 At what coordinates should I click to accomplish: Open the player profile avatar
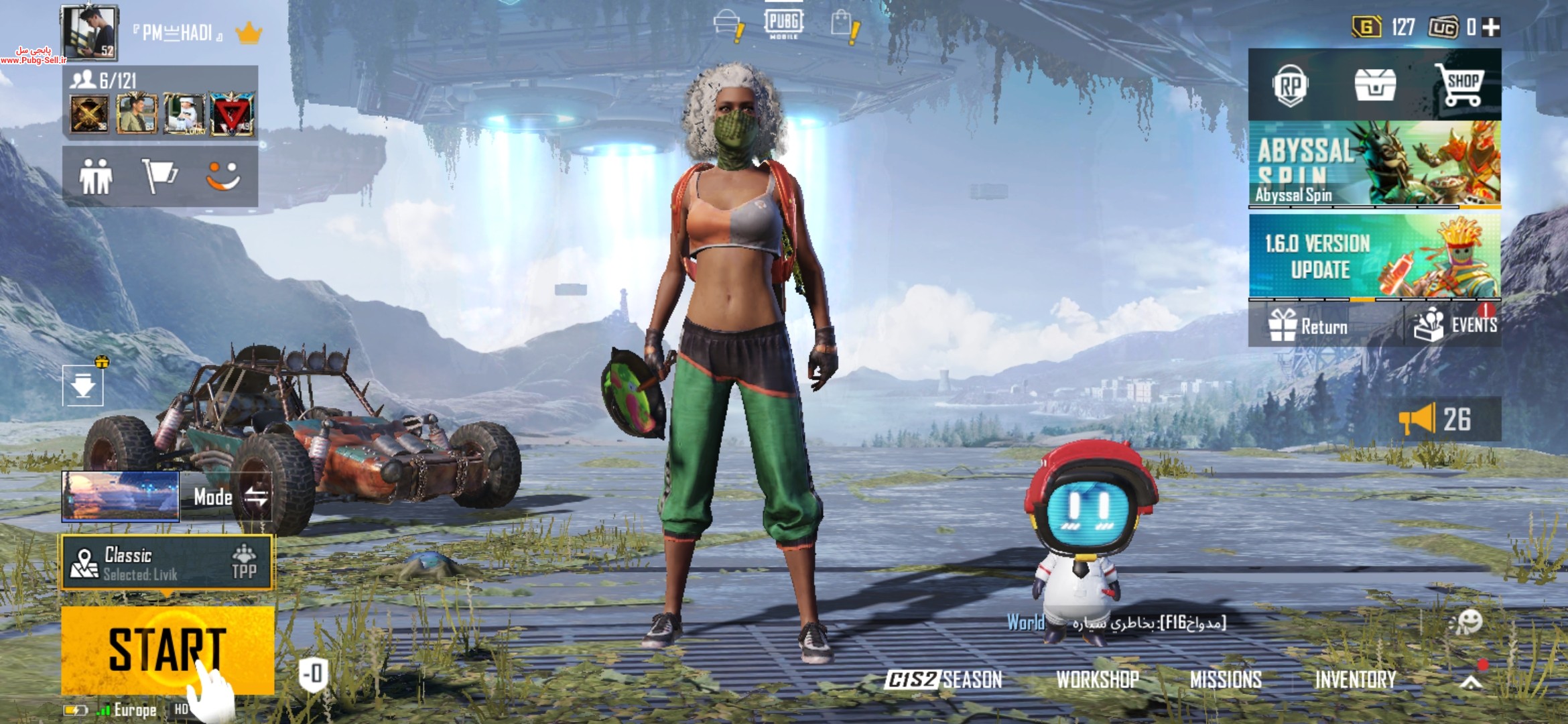click(x=89, y=32)
